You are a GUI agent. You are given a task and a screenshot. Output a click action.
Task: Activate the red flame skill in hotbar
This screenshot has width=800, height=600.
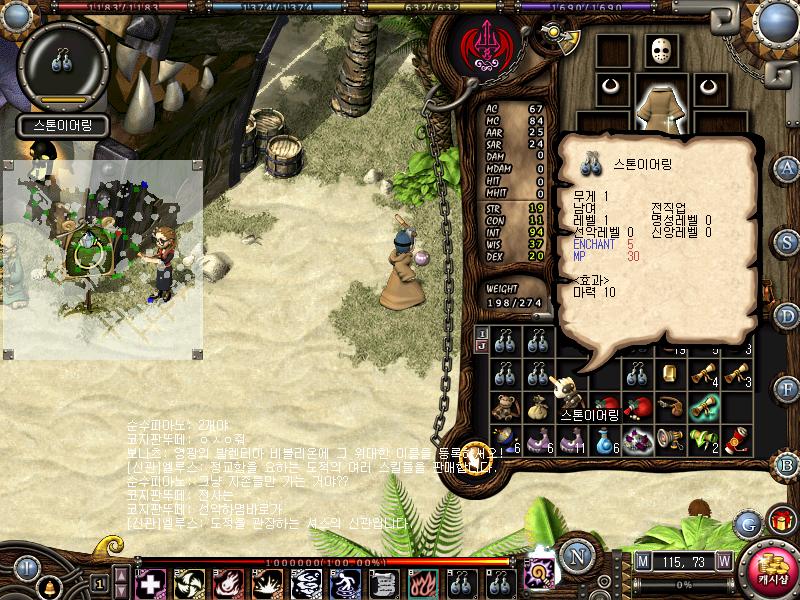pyautogui.click(x=418, y=582)
